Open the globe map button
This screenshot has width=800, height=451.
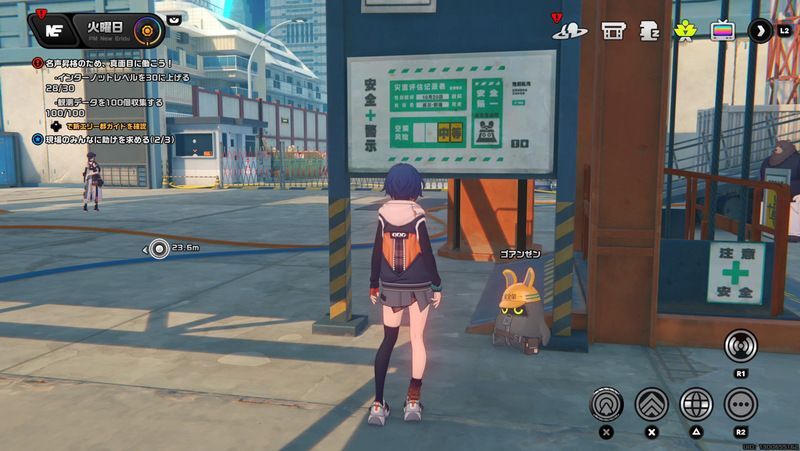click(696, 404)
